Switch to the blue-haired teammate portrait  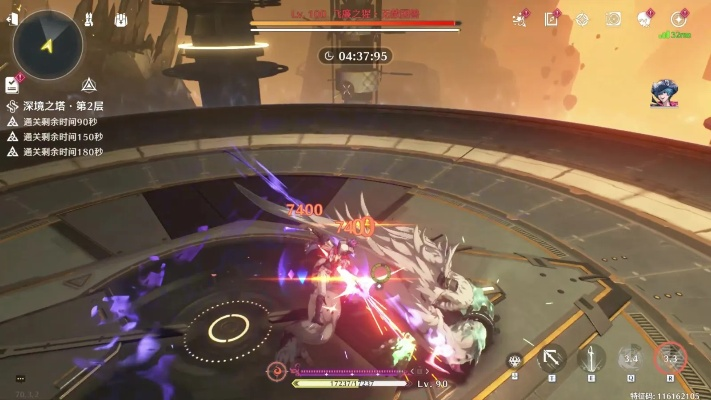[x=664, y=94]
